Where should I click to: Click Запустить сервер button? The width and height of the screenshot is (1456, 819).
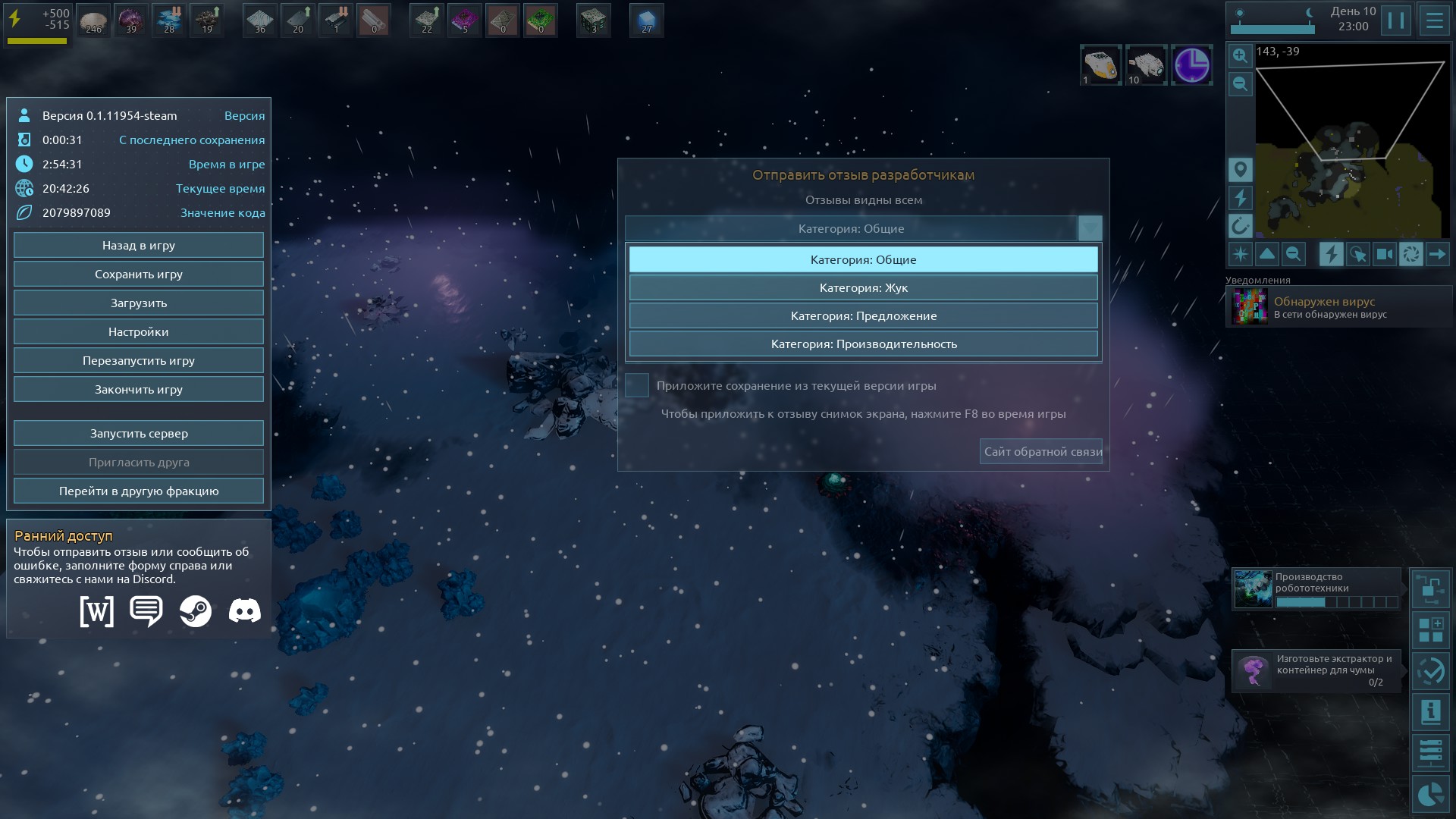coord(139,434)
